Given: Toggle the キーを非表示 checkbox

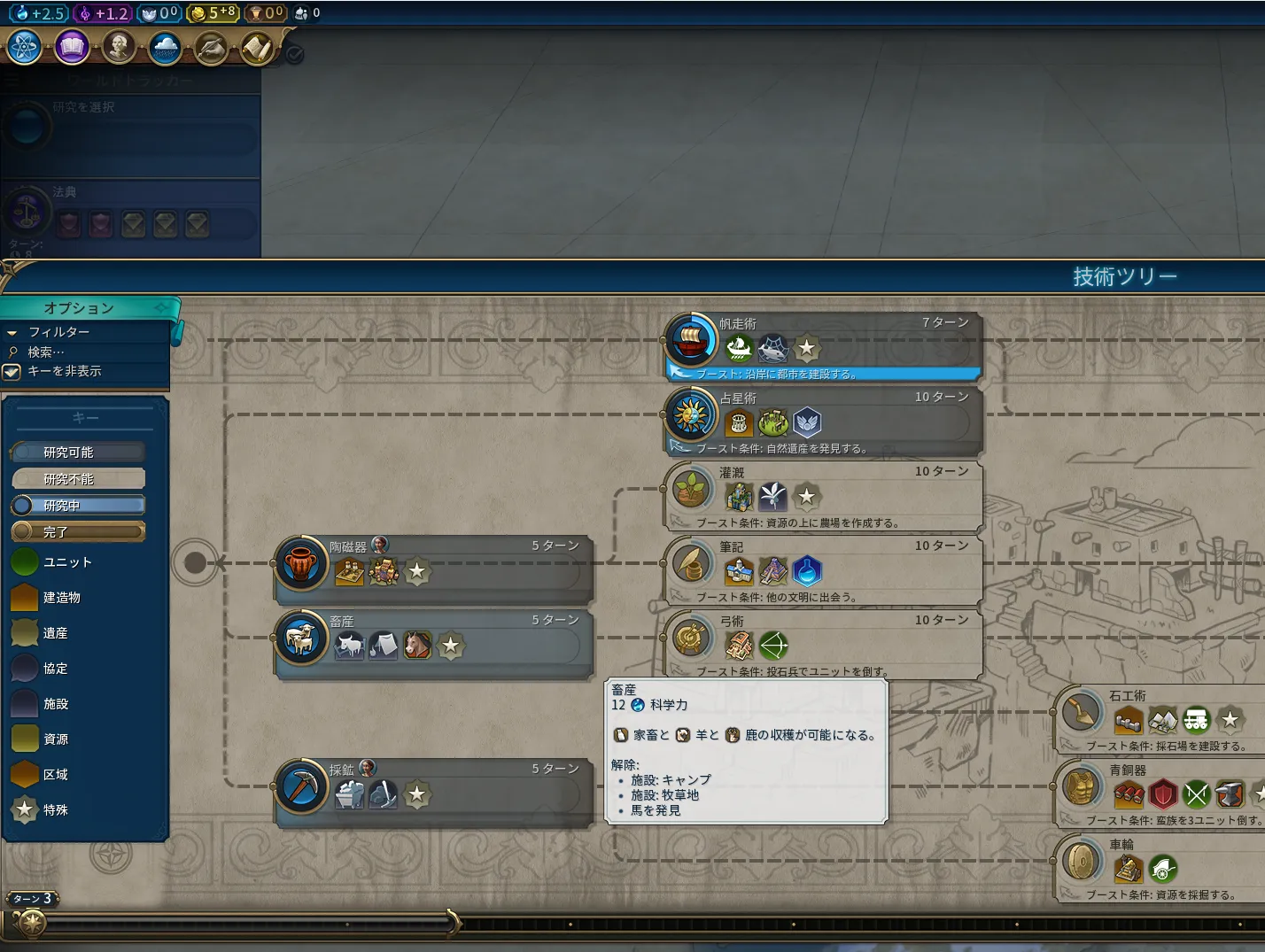Looking at the screenshot, I should click(12, 372).
